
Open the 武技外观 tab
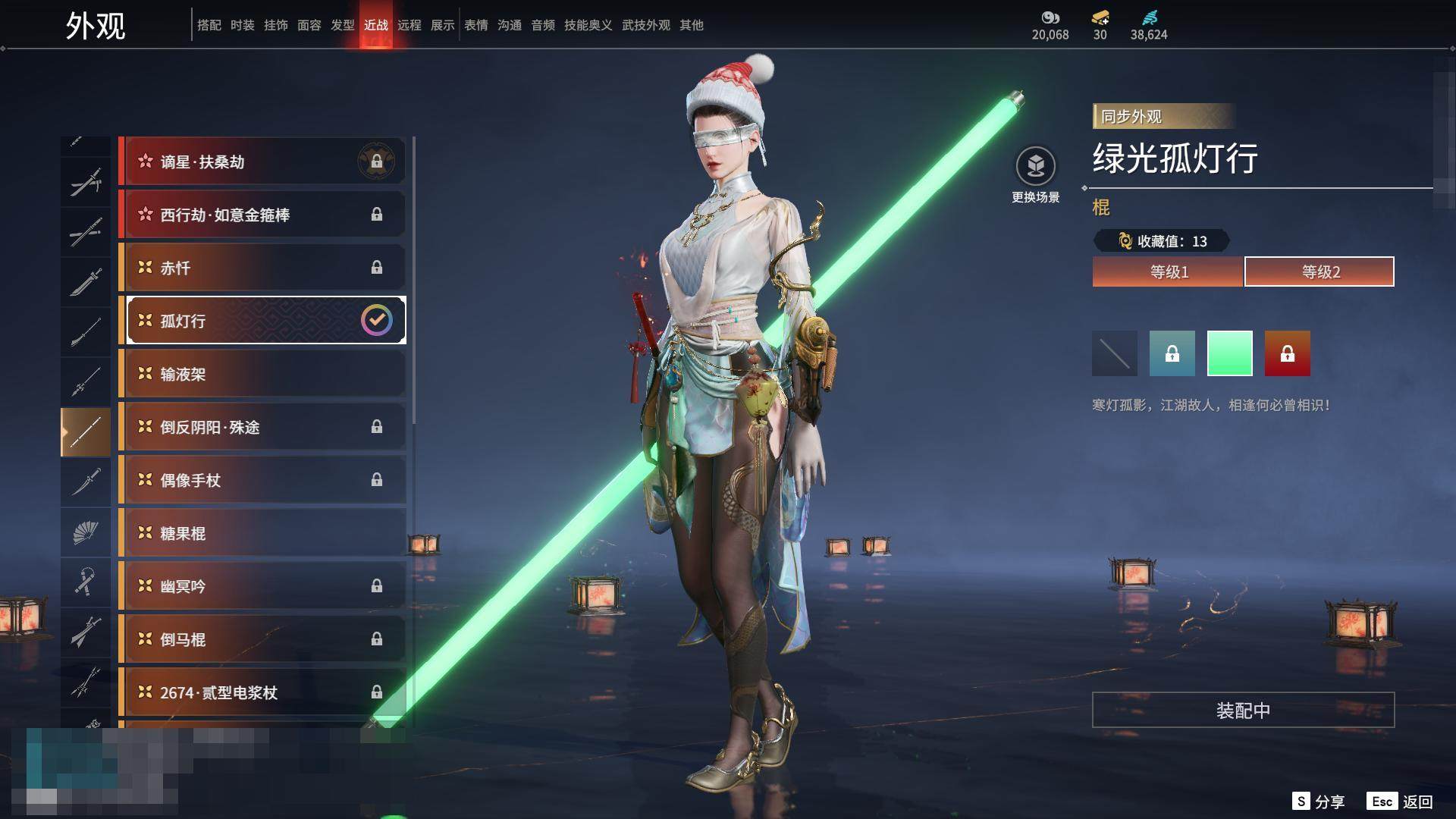click(646, 25)
